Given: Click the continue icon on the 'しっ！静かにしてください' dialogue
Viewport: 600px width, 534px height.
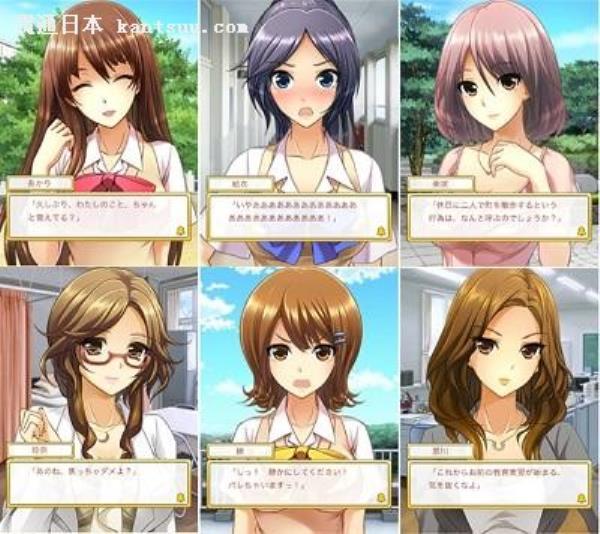Looking at the screenshot, I should (381, 496).
